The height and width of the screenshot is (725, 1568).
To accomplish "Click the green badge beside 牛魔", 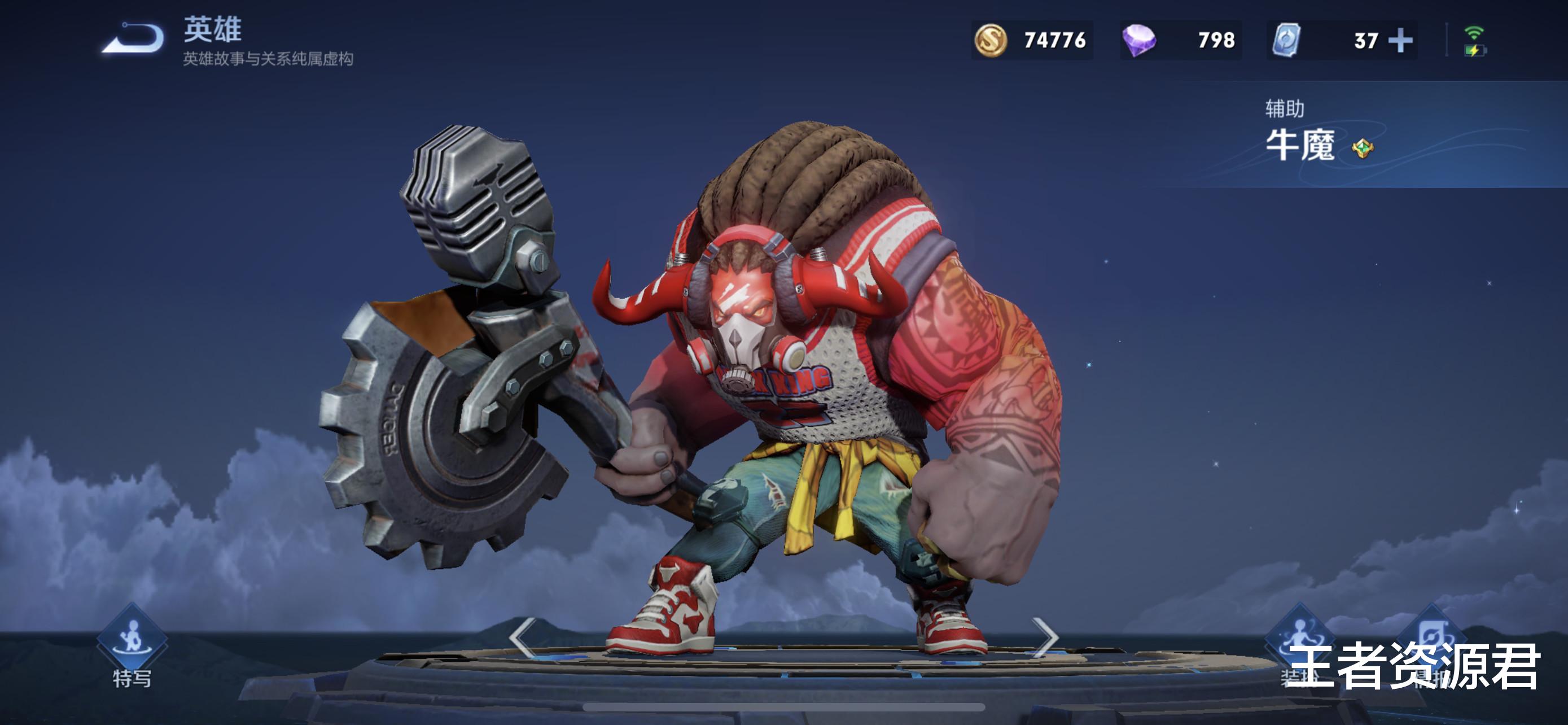I will pyautogui.click(x=1362, y=148).
